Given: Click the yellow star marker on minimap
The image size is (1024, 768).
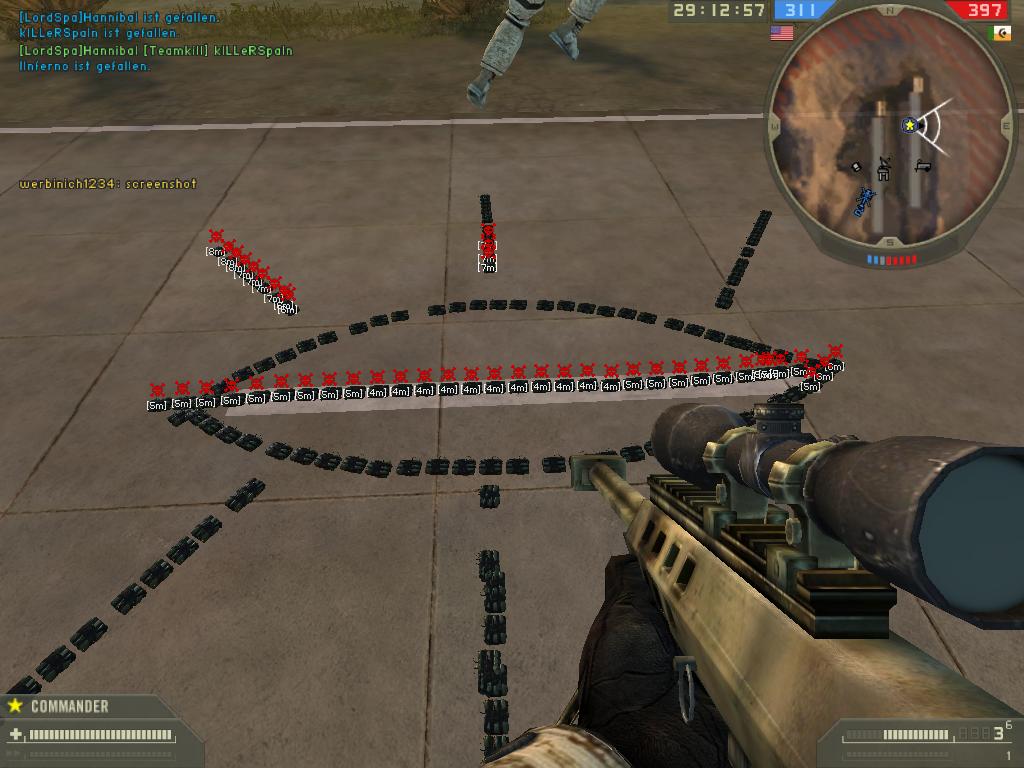Looking at the screenshot, I should tap(909, 125).
